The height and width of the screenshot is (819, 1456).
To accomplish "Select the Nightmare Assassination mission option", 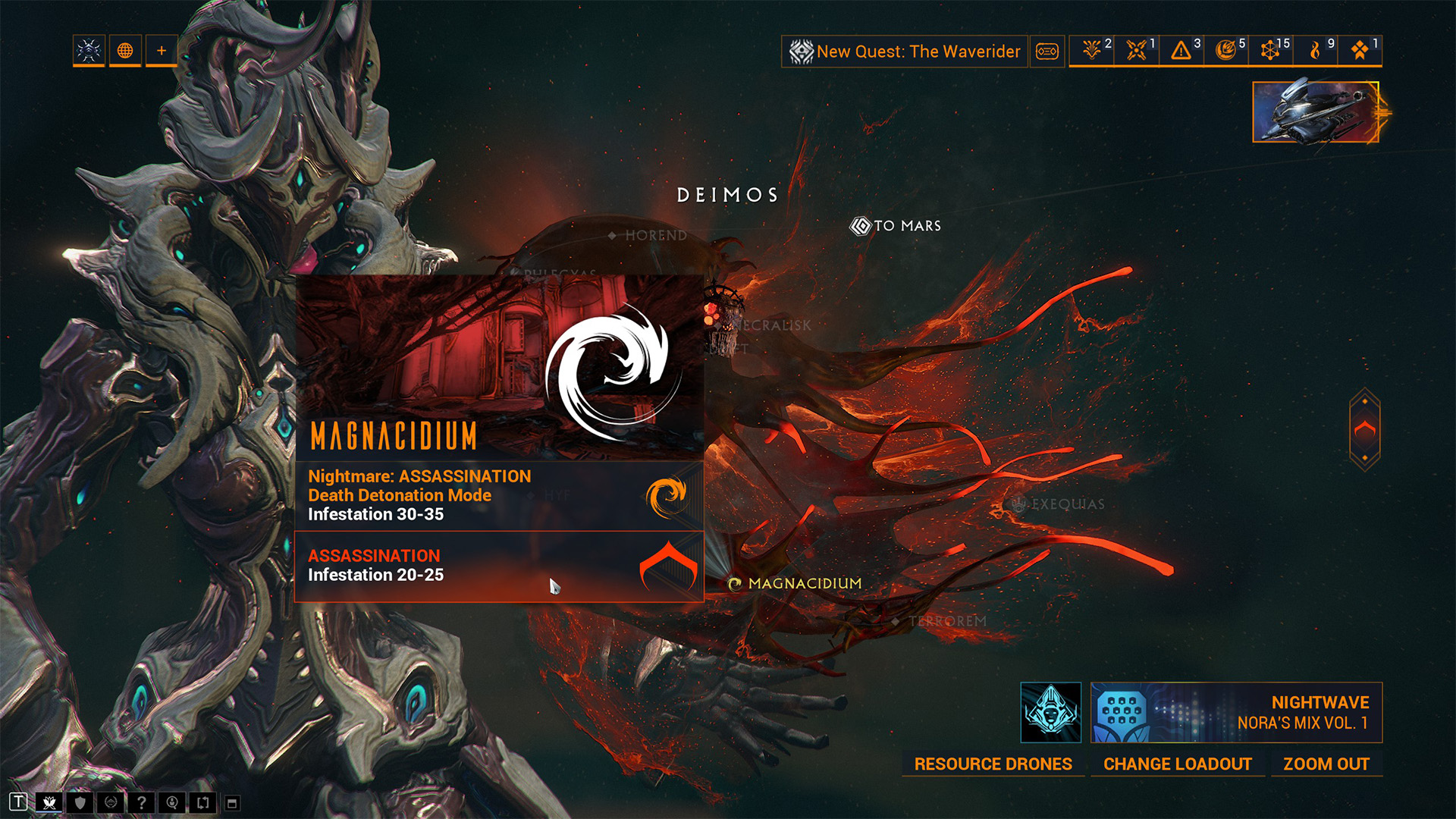I will (497, 495).
